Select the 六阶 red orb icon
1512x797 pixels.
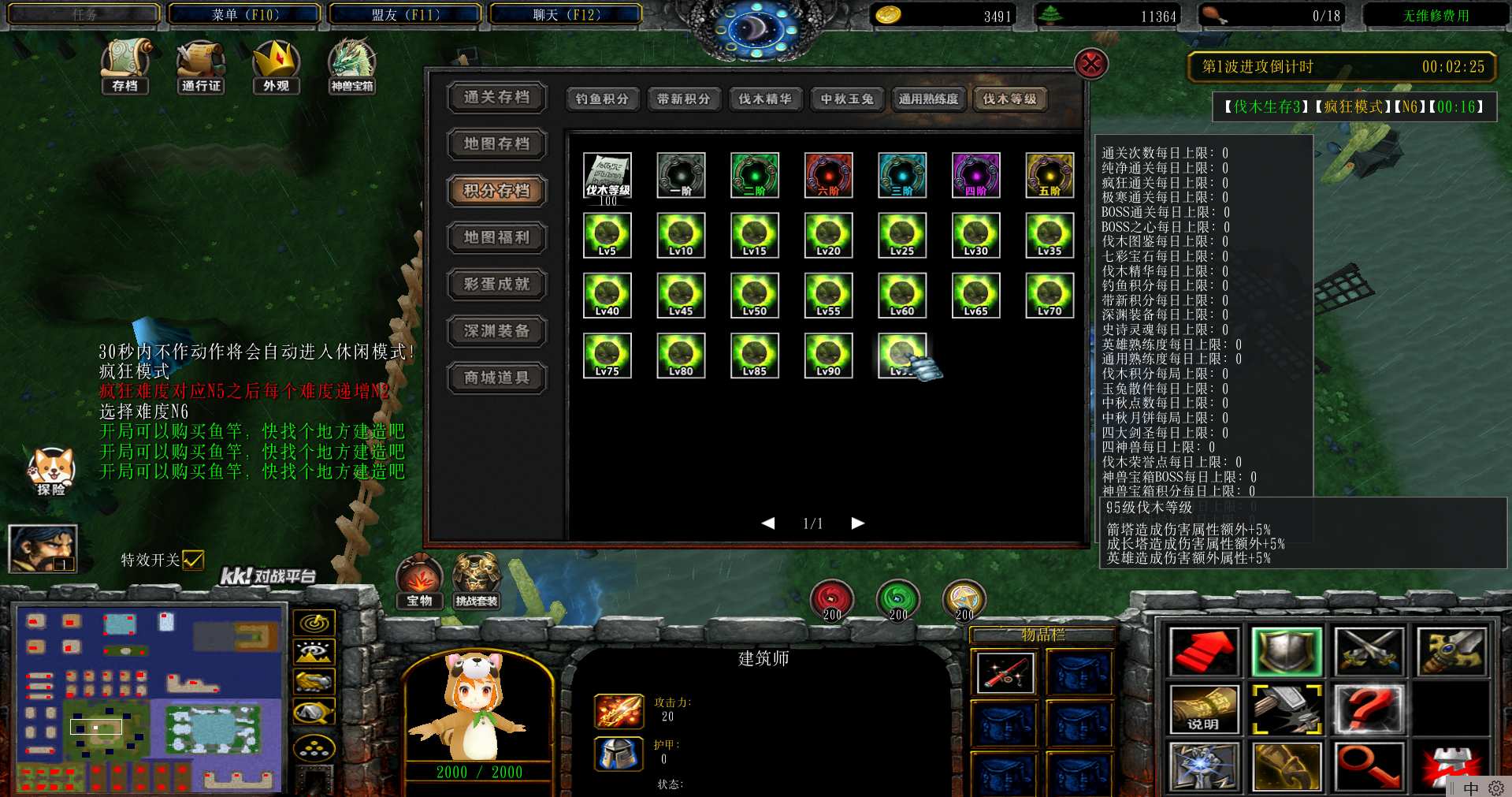pos(828,174)
